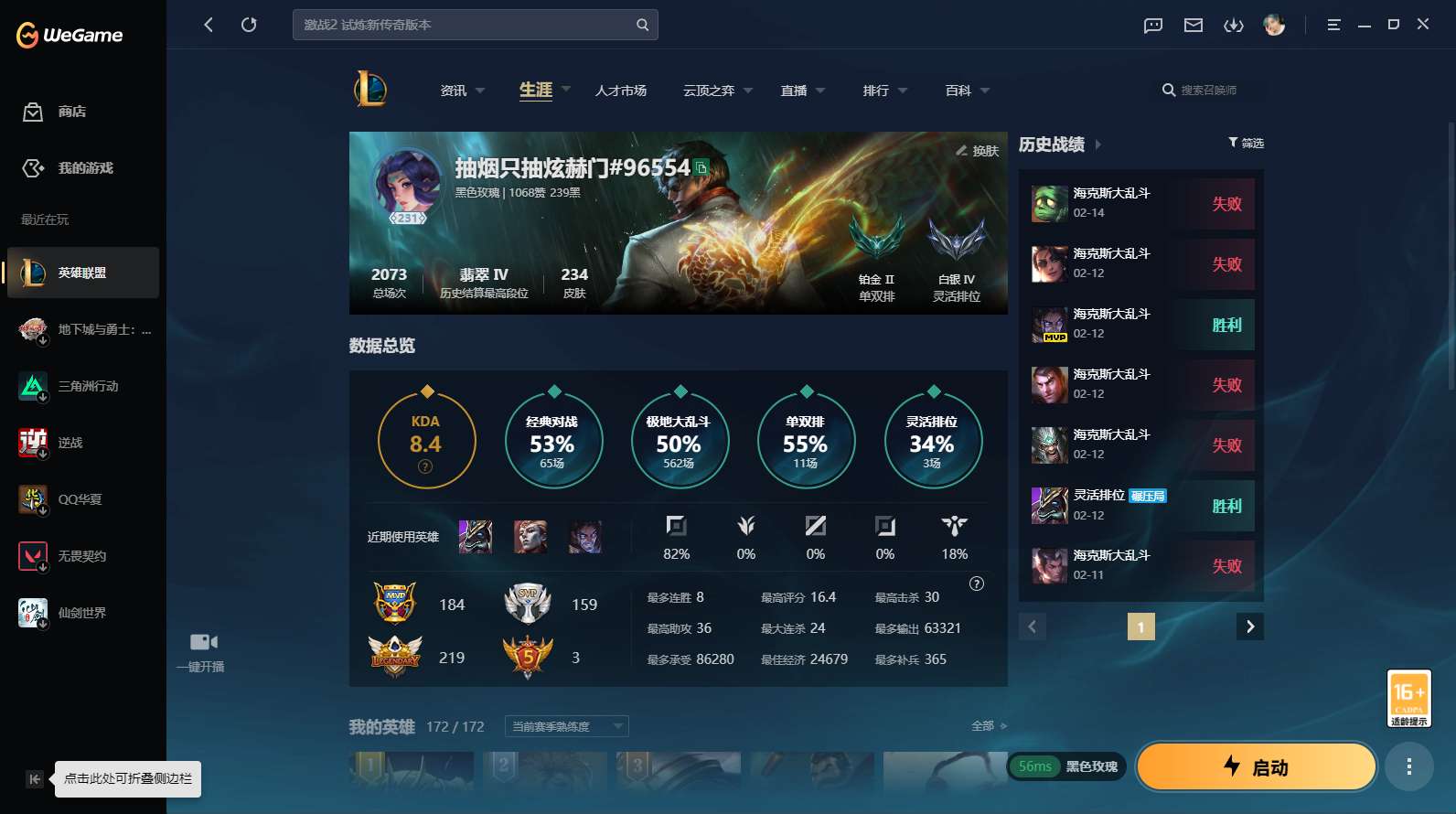1456x814 pixels.
Task: Open the 英雄联盟 game in the sidebar
Action: [x=82, y=273]
